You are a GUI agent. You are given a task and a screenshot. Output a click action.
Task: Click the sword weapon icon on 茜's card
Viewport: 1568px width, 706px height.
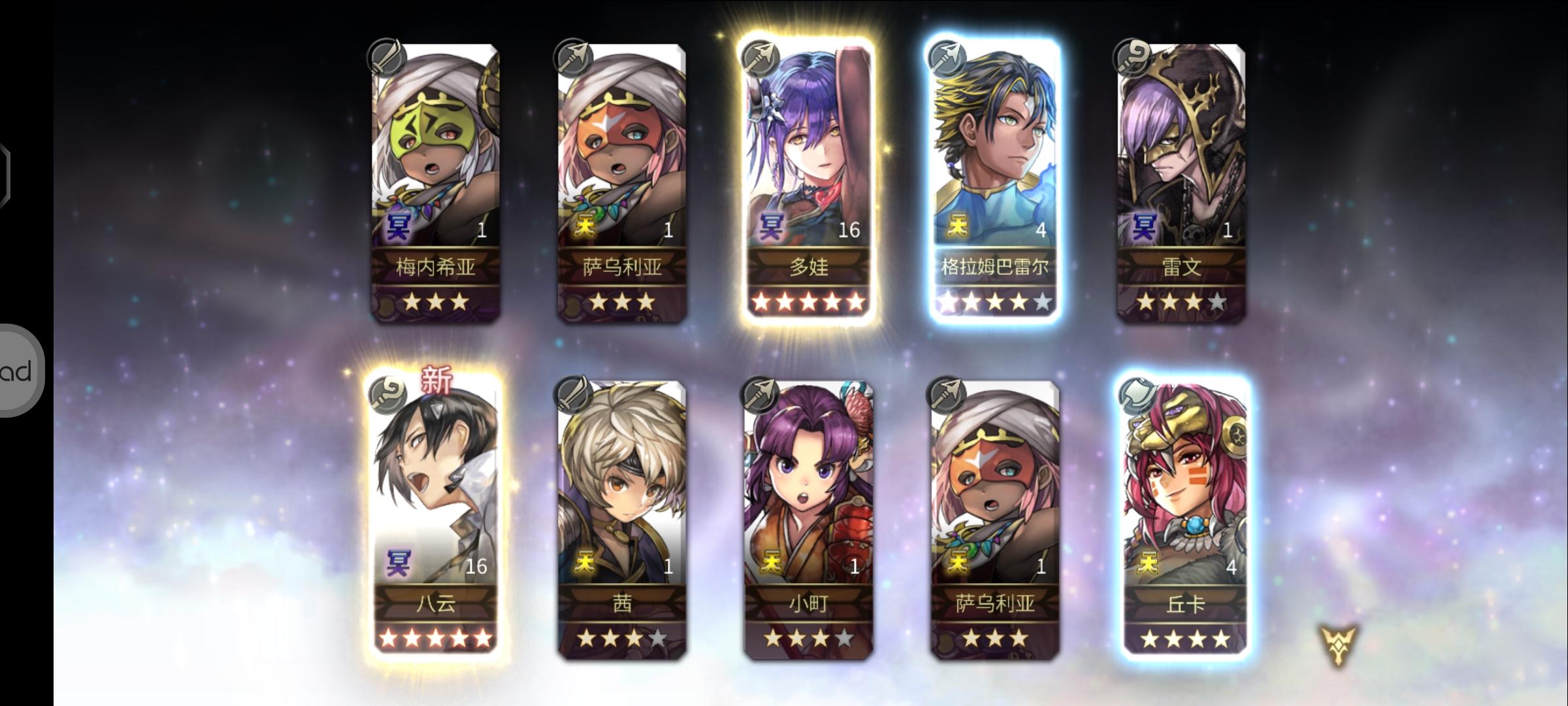(x=573, y=394)
